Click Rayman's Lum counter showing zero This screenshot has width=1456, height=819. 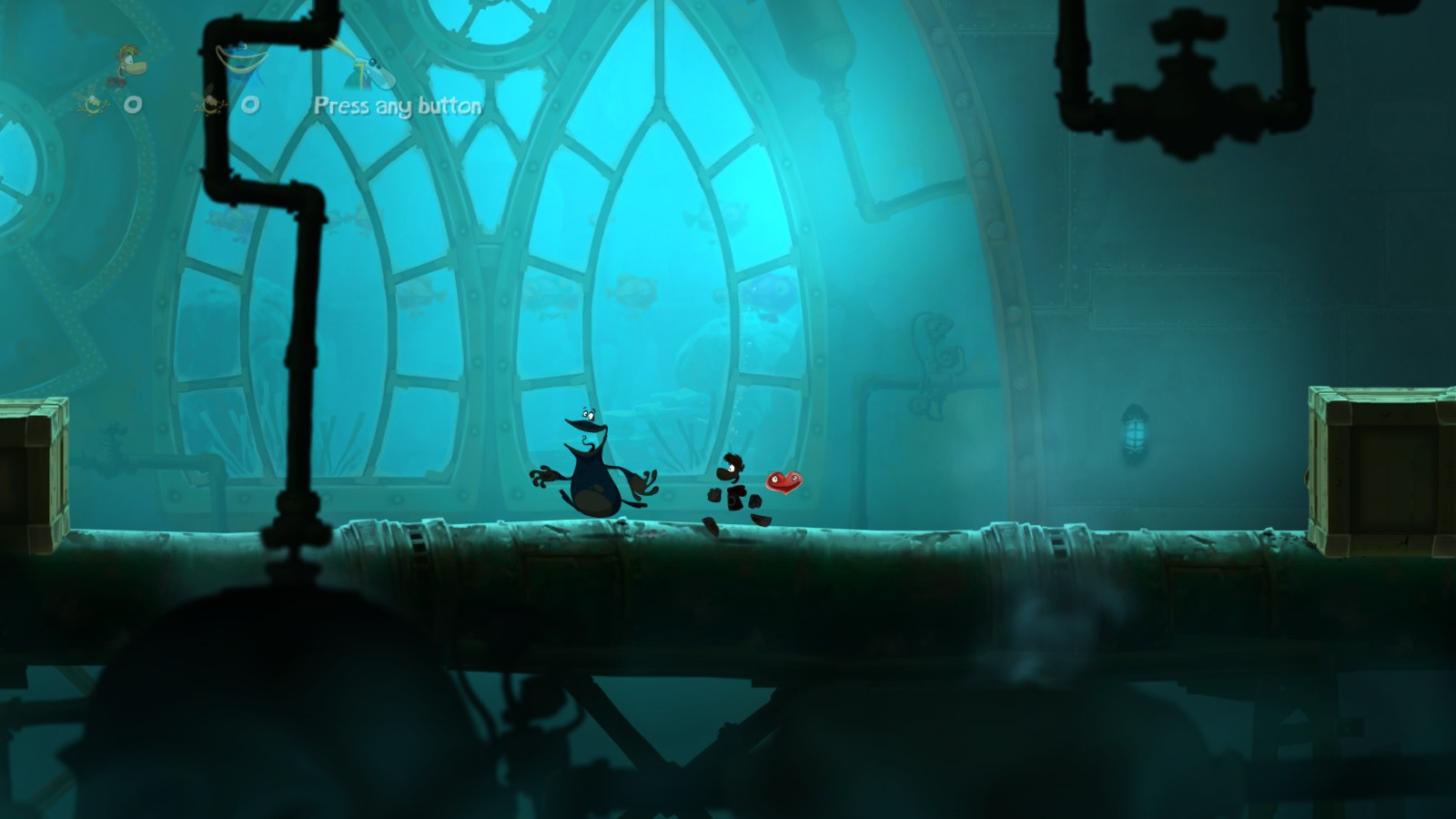coord(134,103)
